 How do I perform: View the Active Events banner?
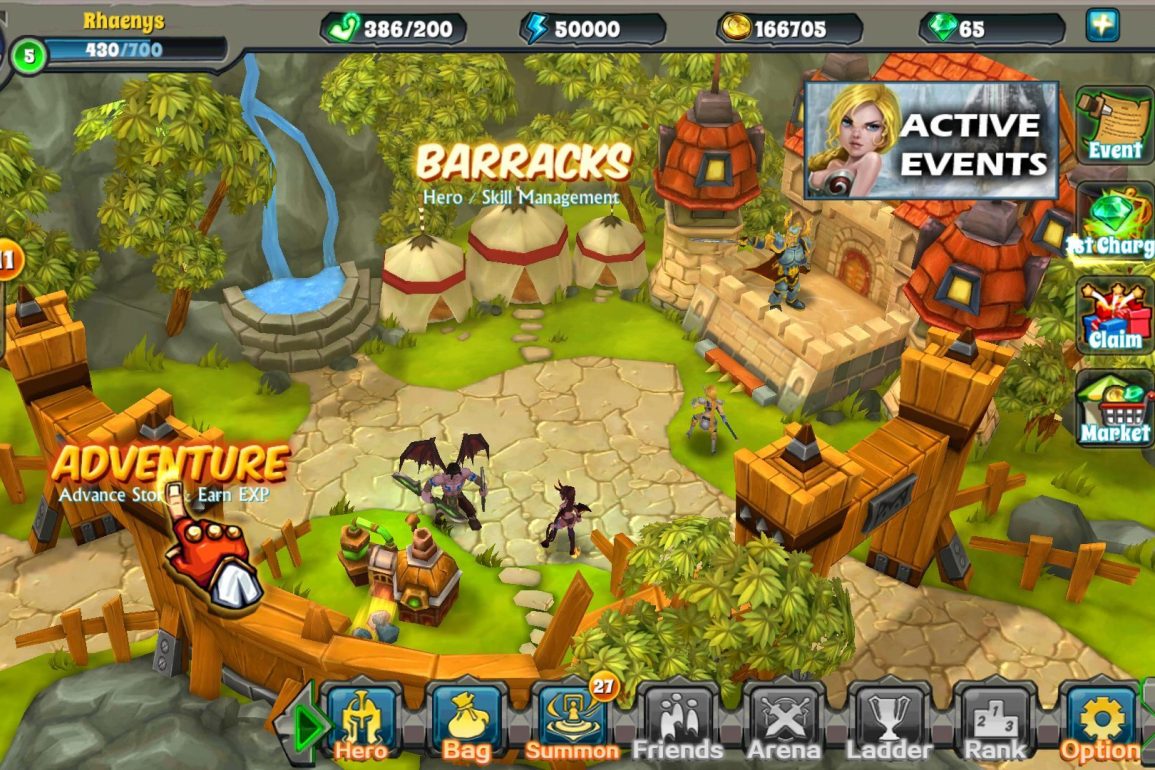(x=931, y=141)
